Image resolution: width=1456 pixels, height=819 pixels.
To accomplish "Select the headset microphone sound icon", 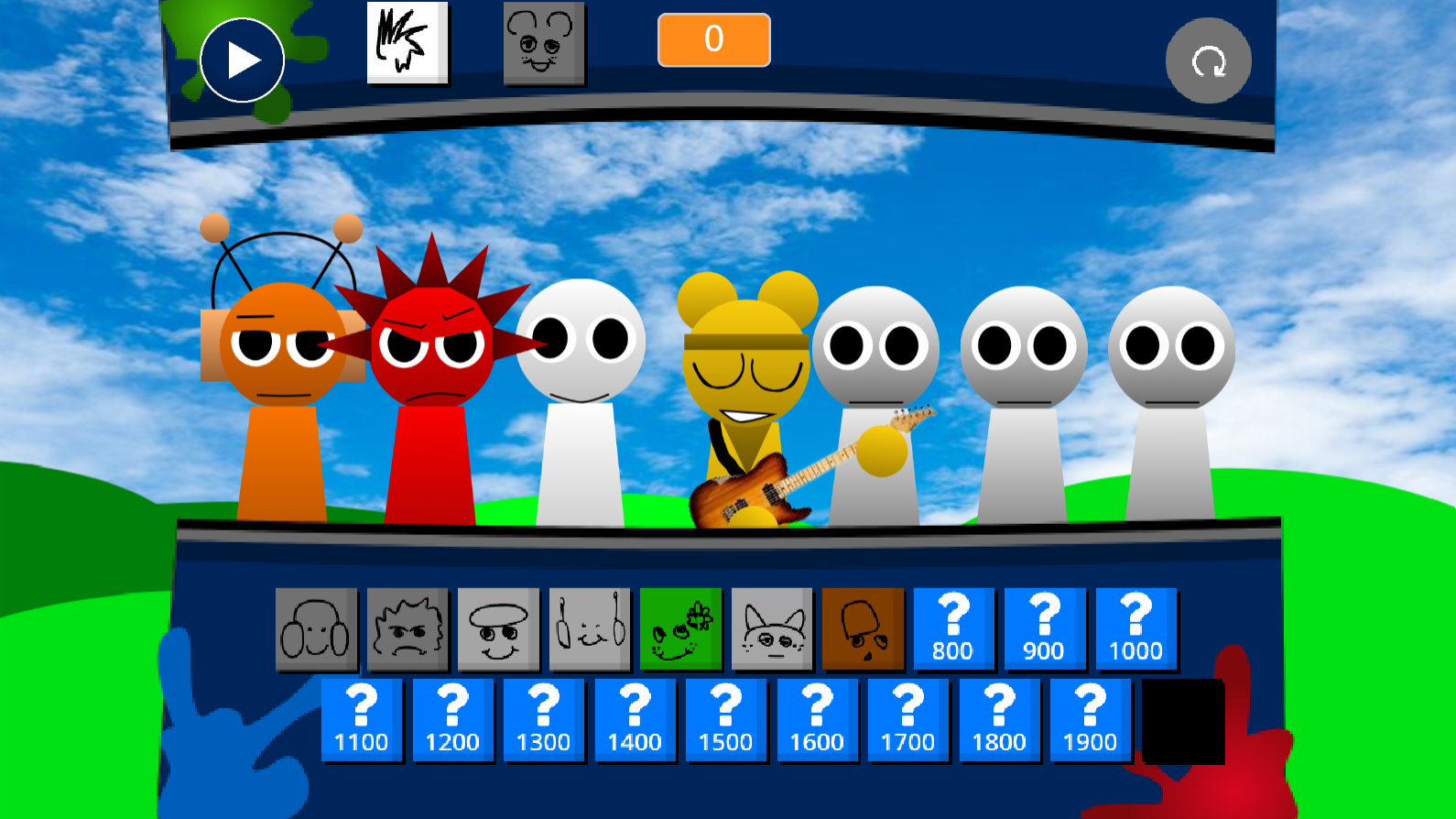I will coord(590,628).
